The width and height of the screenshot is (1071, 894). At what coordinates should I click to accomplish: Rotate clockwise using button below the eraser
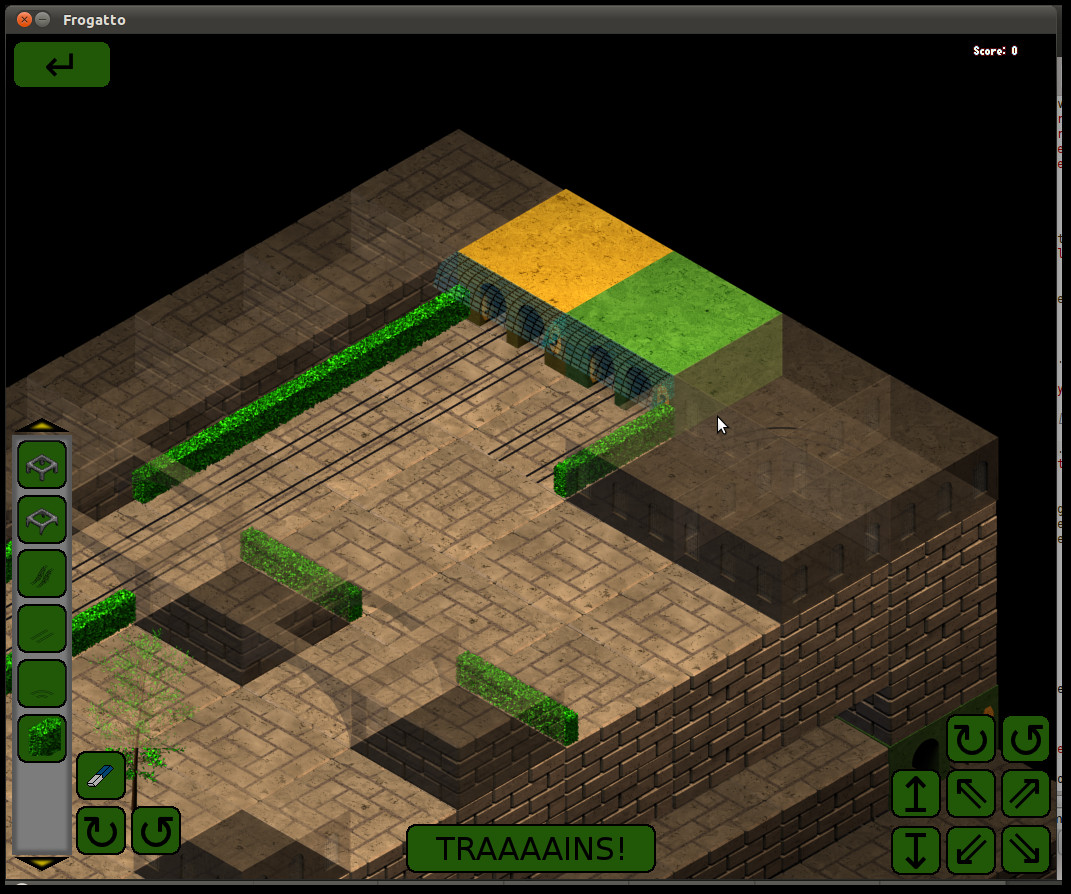coord(101,830)
